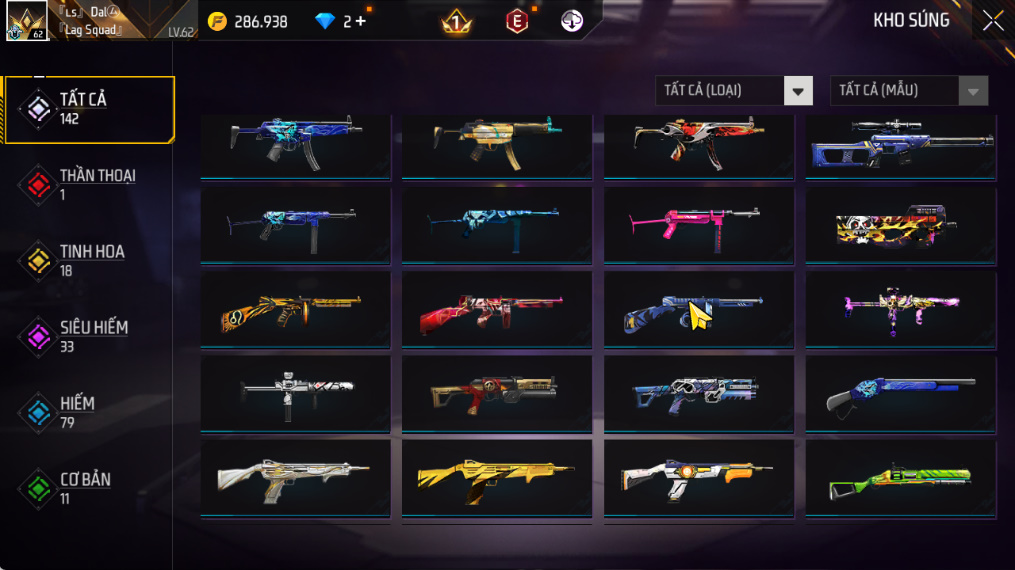The width and height of the screenshot is (1015, 570).
Task: Open the player profile avatar
Action: click(26, 20)
